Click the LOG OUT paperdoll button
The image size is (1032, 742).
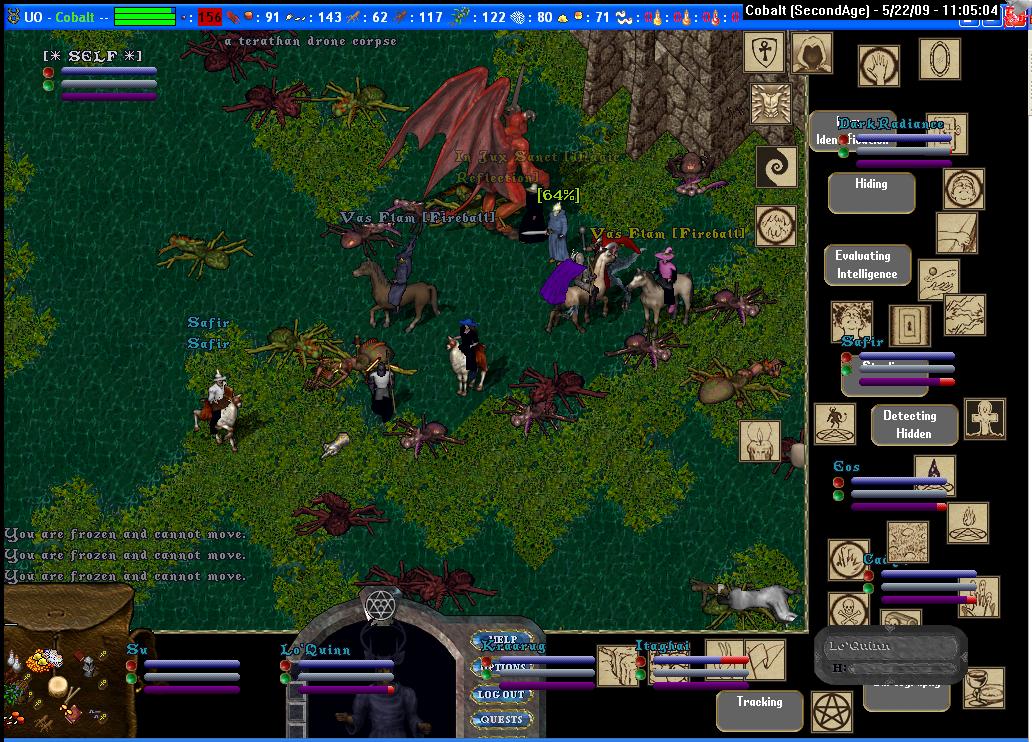[x=501, y=694]
